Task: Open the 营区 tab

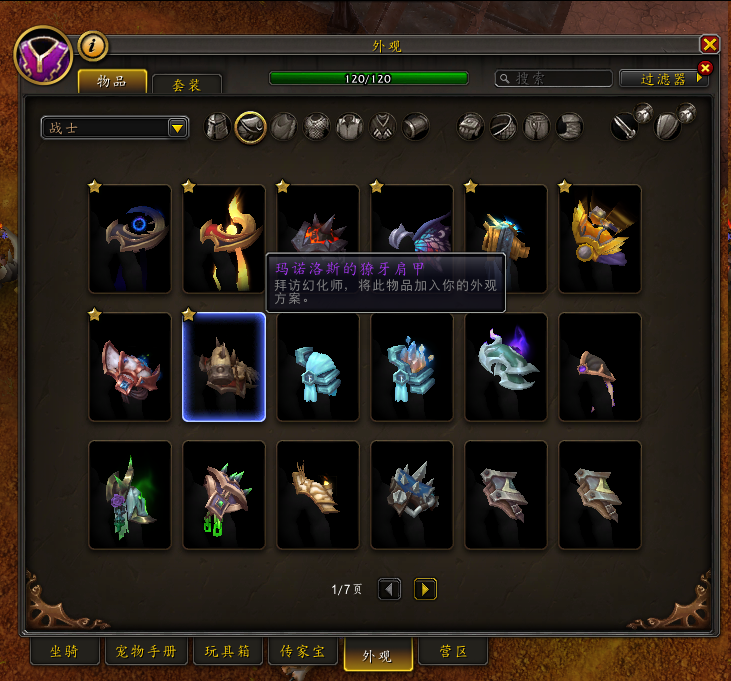Action: point(453,653)
